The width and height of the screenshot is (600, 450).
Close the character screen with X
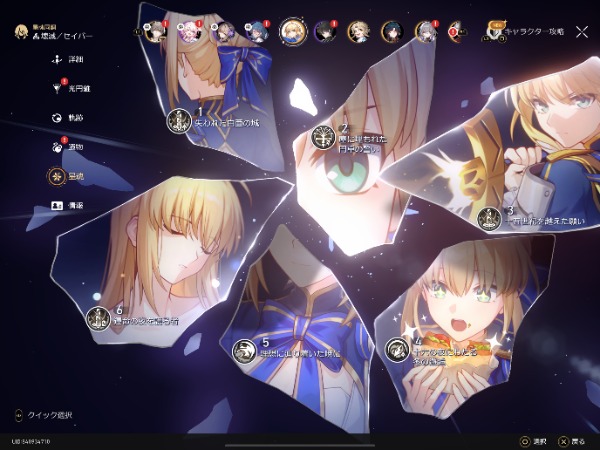tap(581, 31)
